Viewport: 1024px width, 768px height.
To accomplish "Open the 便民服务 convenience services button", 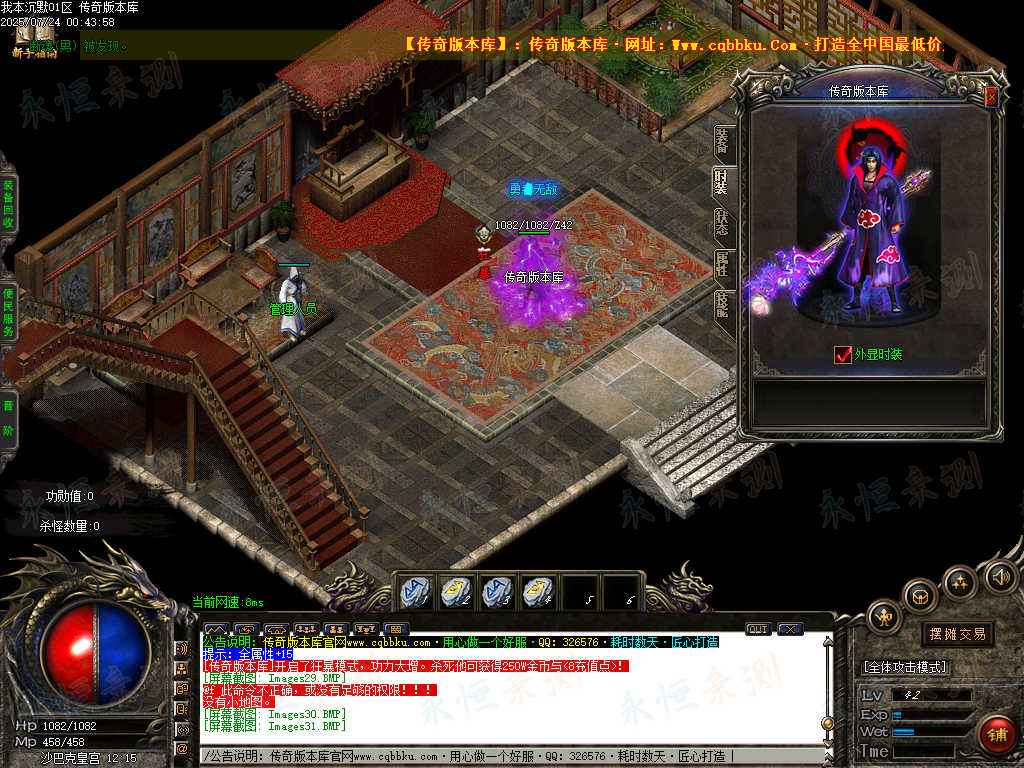I will click(8, 310).
